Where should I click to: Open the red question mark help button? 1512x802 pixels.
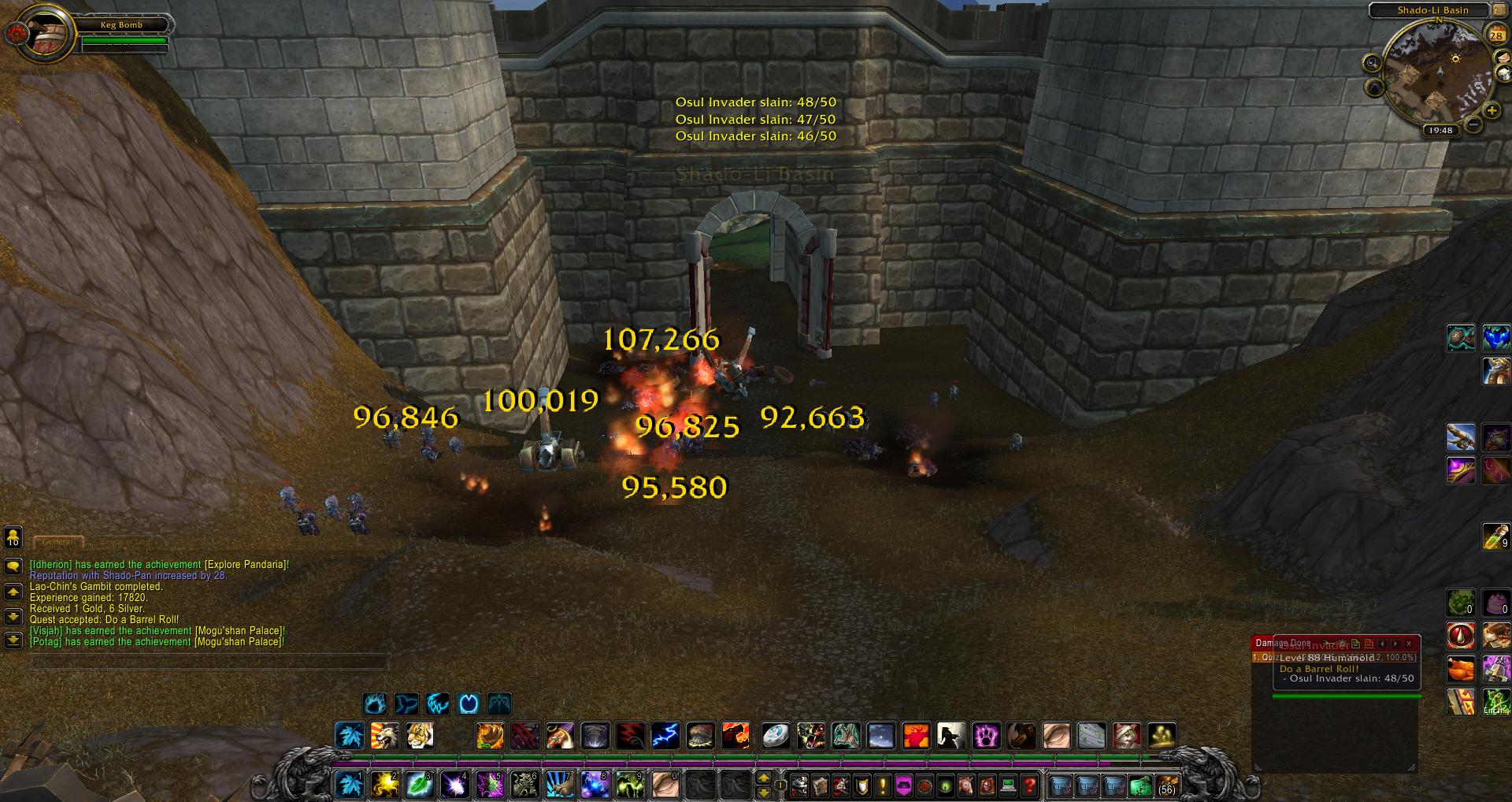pos(1029,785)
